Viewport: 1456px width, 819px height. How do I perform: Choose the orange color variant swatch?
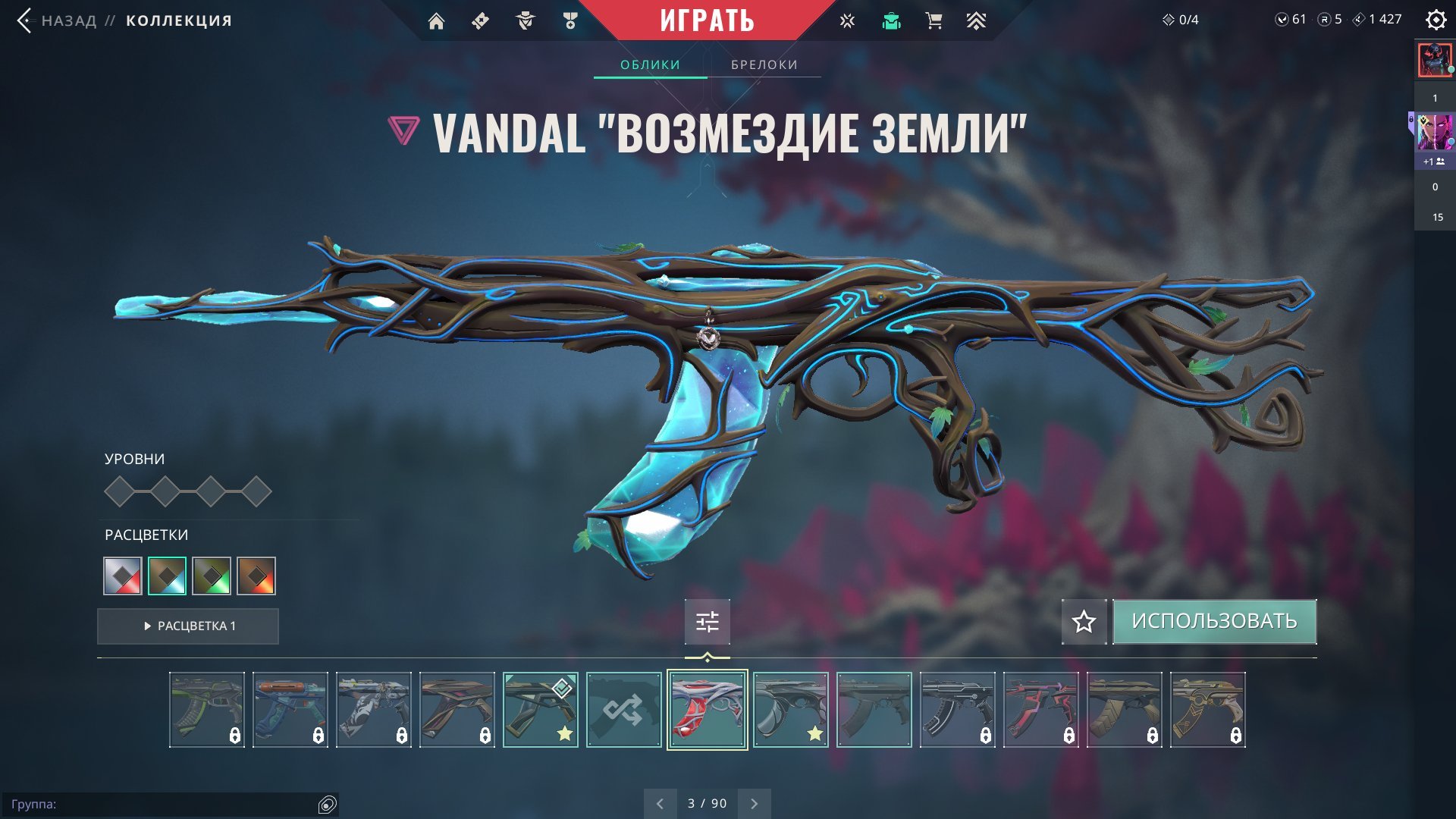pyautogui.click(x=256, y=576)
